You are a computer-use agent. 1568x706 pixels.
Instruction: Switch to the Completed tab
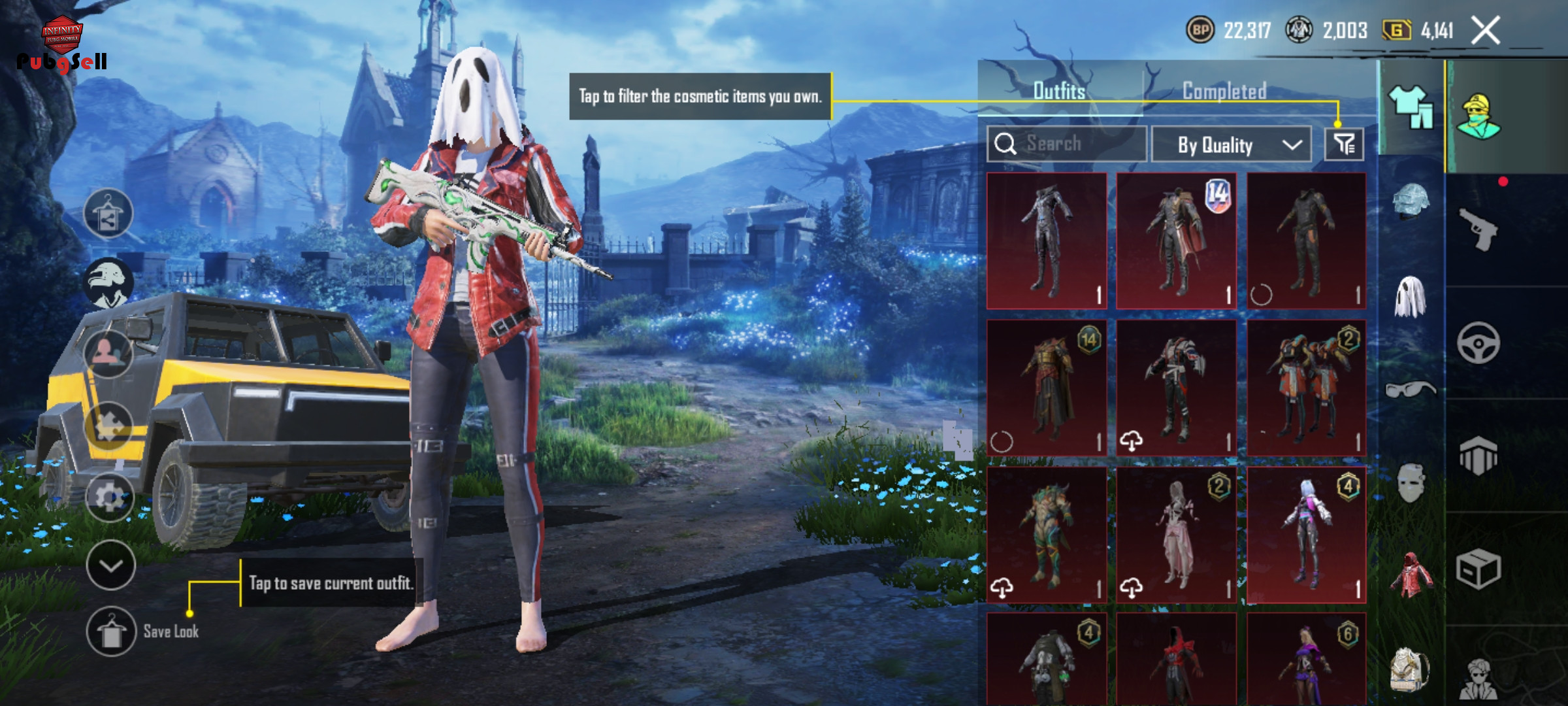pos(1224,91)
